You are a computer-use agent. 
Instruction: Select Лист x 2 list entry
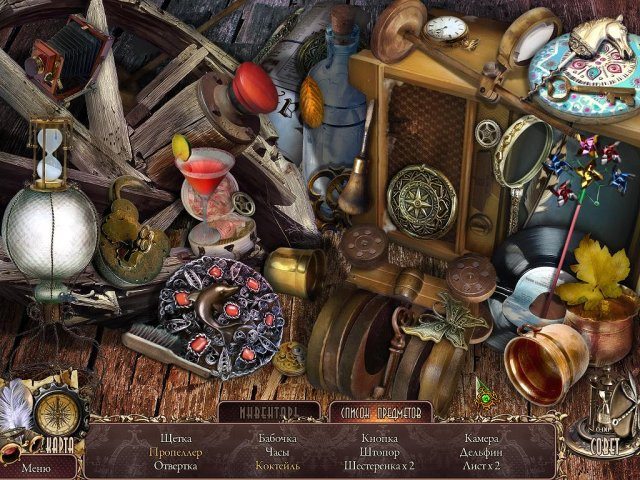[x=481, y=466]
